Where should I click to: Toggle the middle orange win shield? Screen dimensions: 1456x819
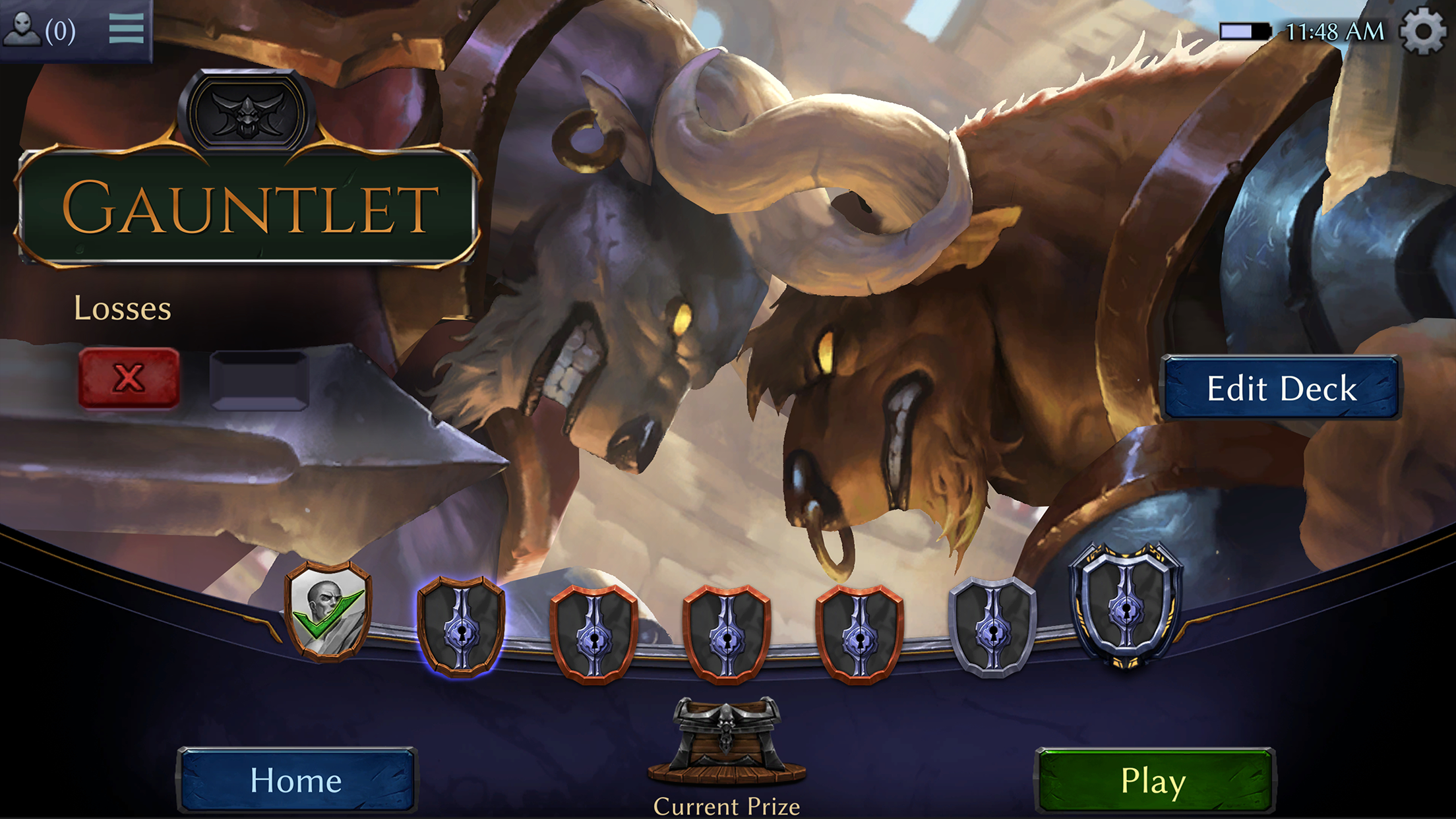725,626
